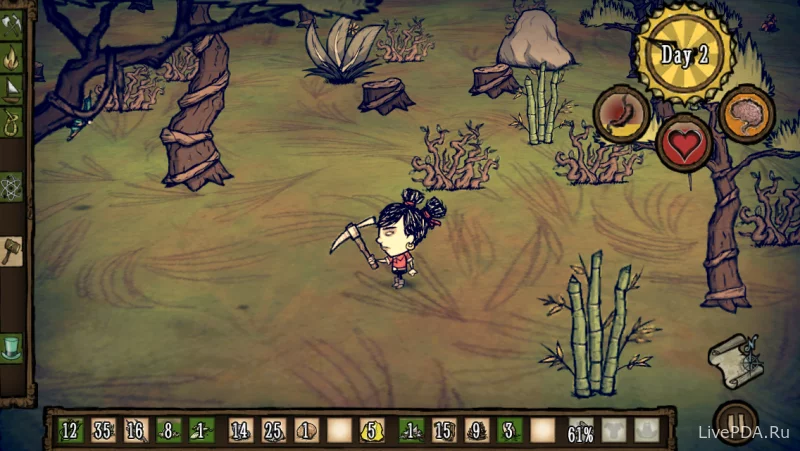Open the Nautical crafting tab with sailboat icon
The height and width of the screenshot is (451, 800).
(11, 91)
